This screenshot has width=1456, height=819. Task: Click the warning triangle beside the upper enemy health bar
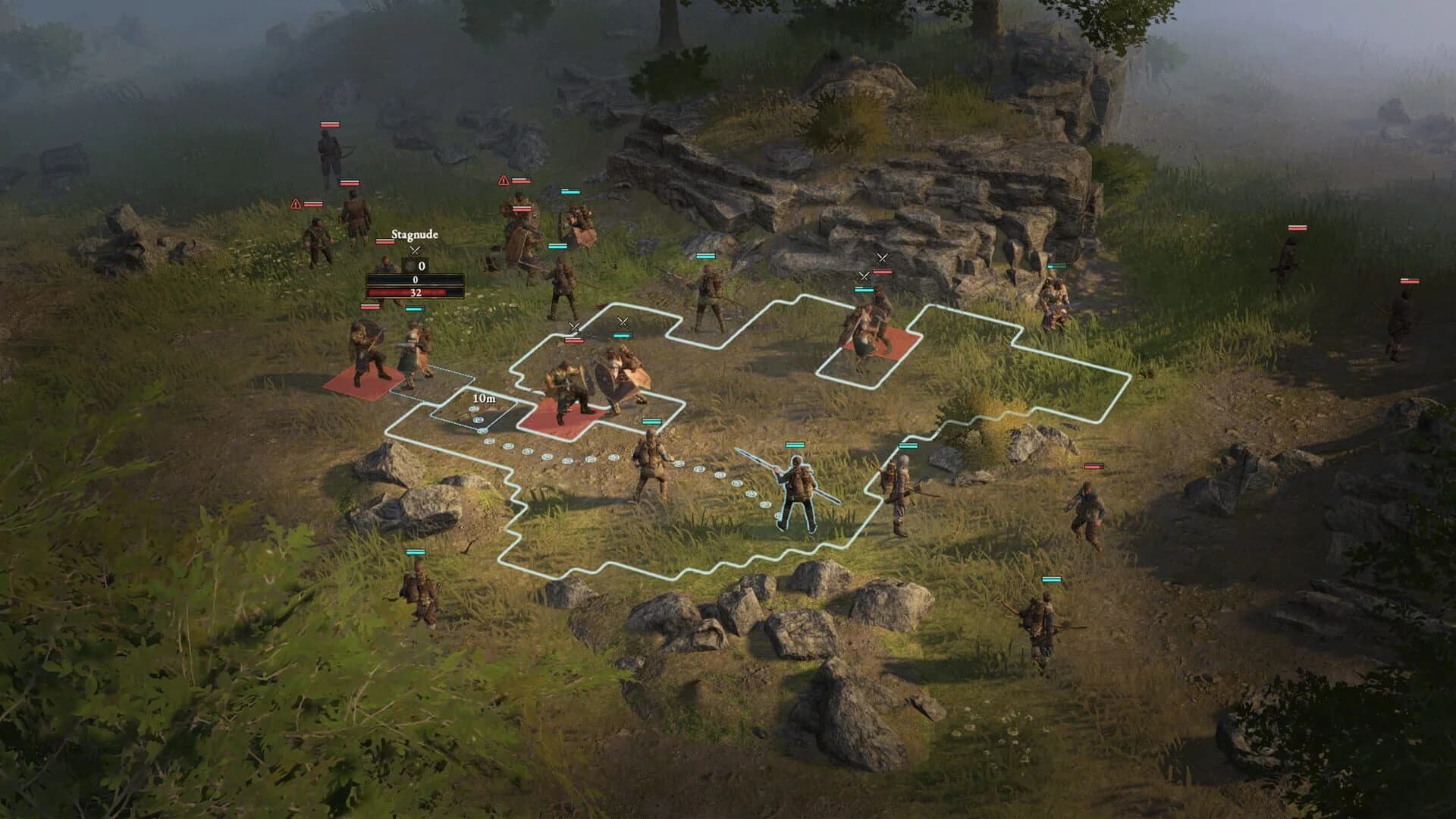click(x=502, y=181)
